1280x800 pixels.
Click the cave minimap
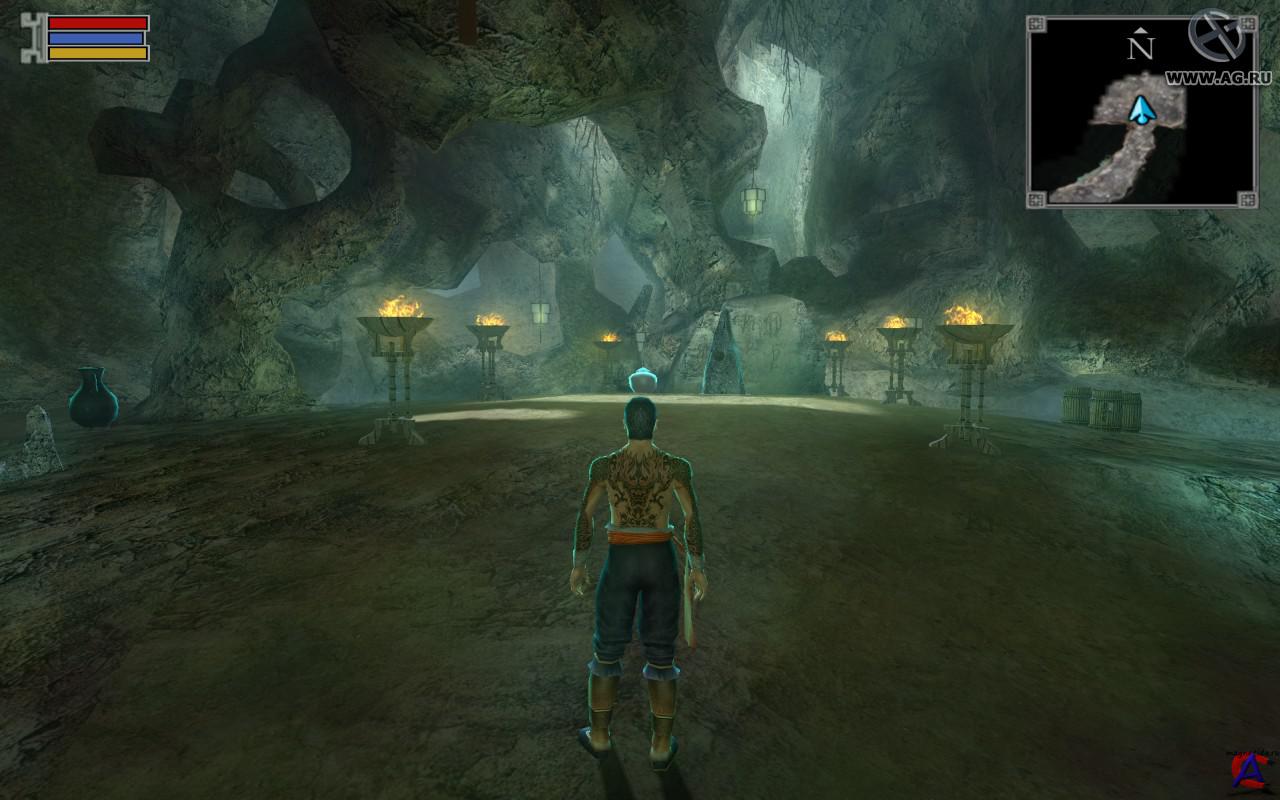click(1141, 111)
